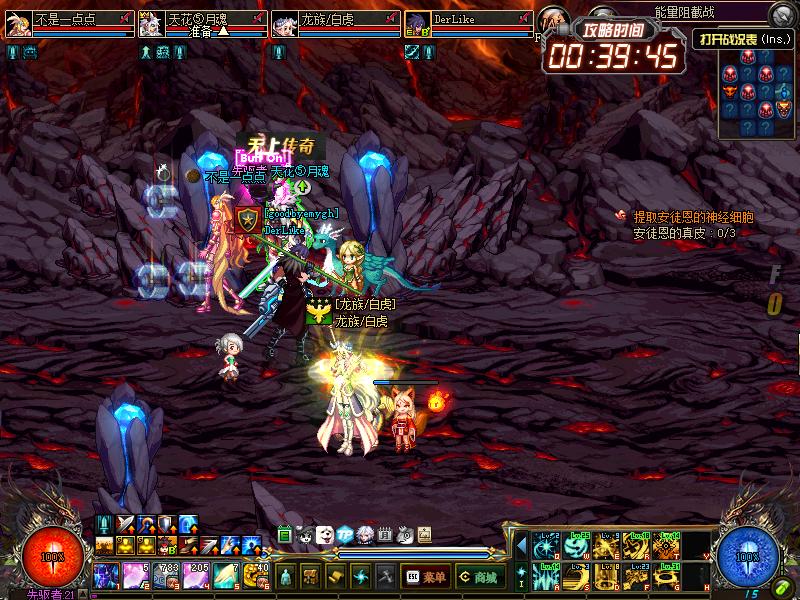This screenshot has height=600, width=800.
Task: Use the gold coin item in slot 6
Action: click(256, 576)
